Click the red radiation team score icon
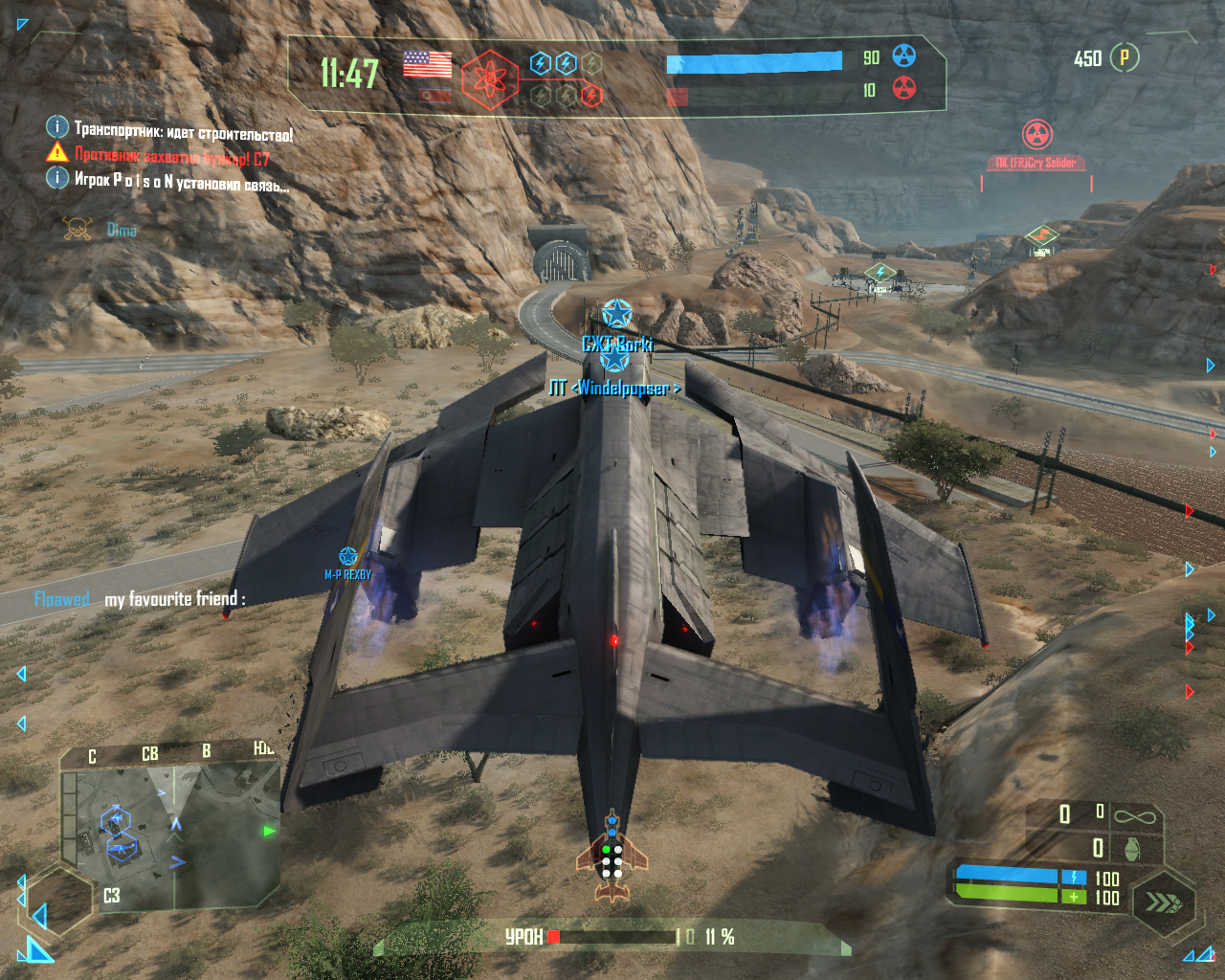 [903, 89]
